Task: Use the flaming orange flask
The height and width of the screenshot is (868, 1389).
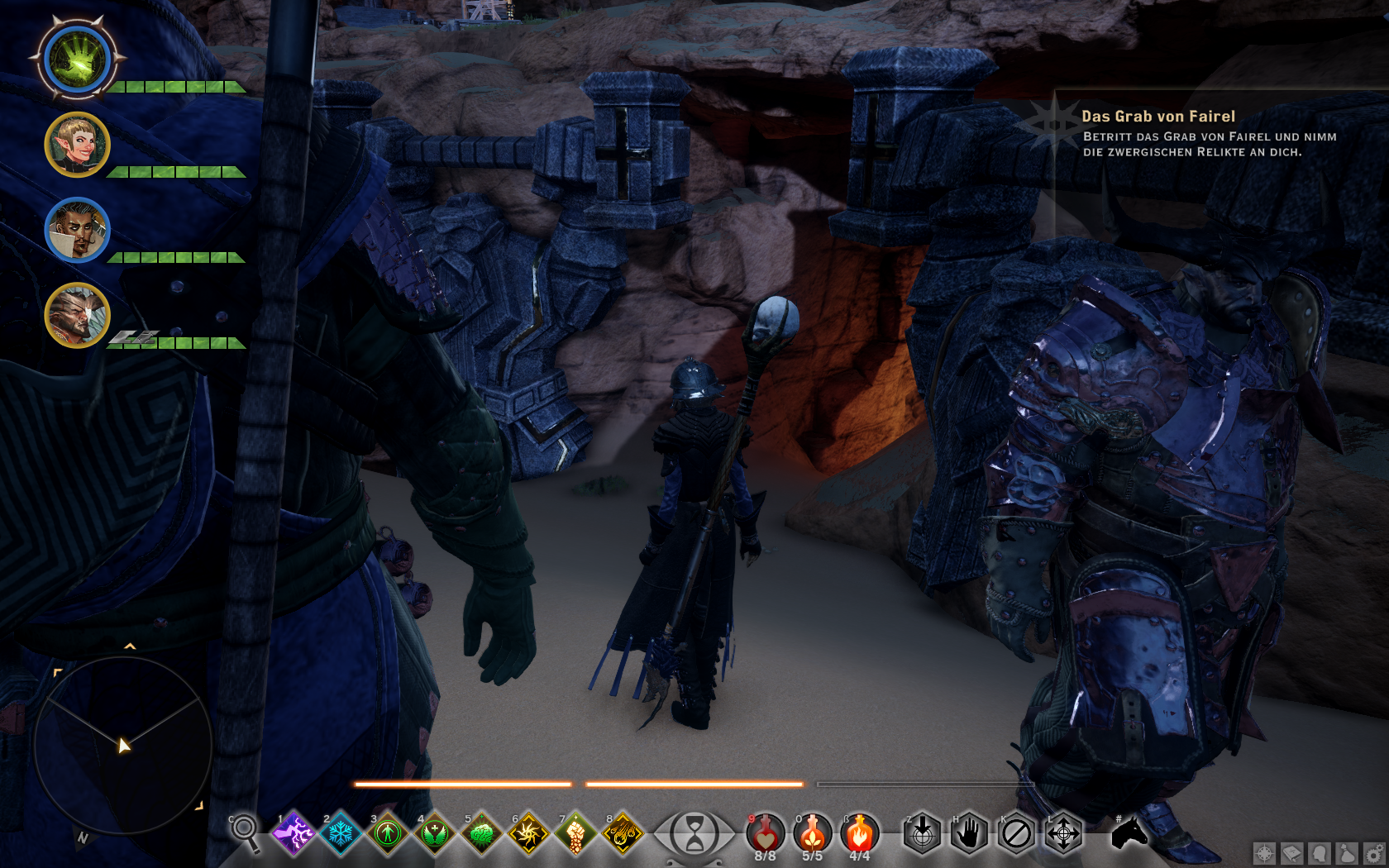Action: tap(860, 833)
